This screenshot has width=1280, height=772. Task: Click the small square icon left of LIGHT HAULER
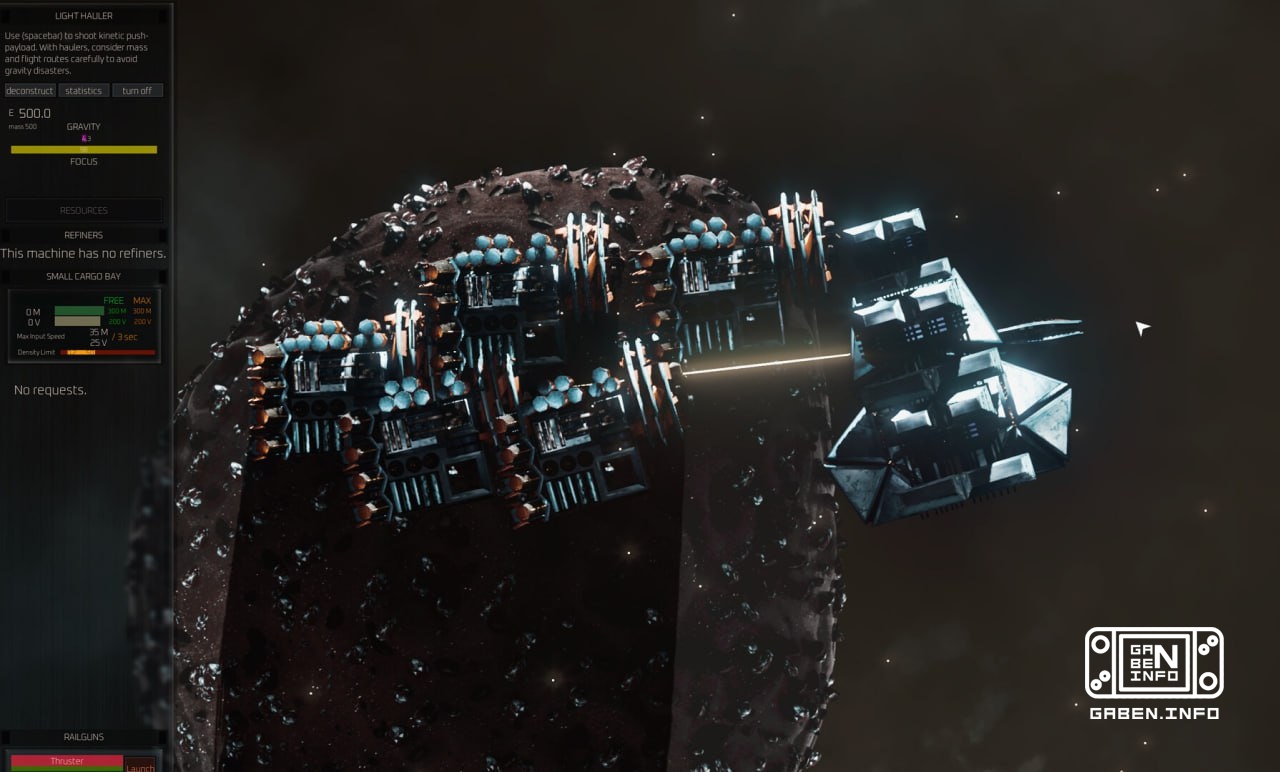pos(5,15)
